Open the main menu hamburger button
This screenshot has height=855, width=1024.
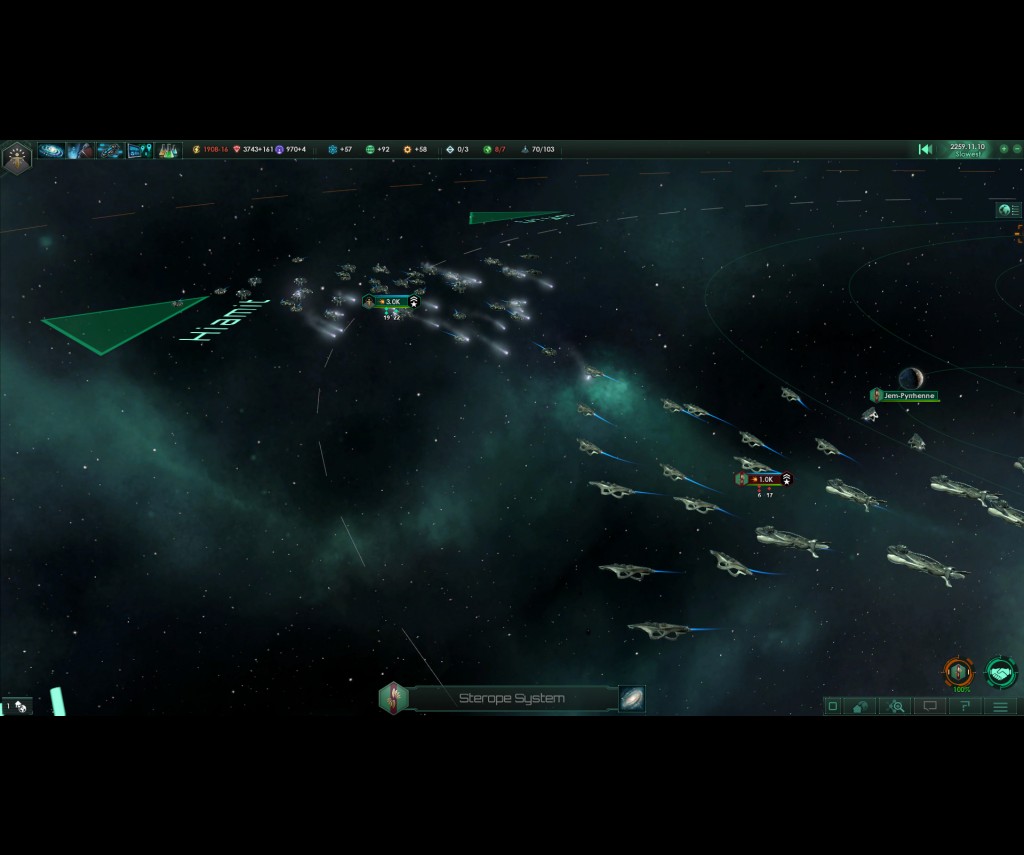coord(1000,706)
